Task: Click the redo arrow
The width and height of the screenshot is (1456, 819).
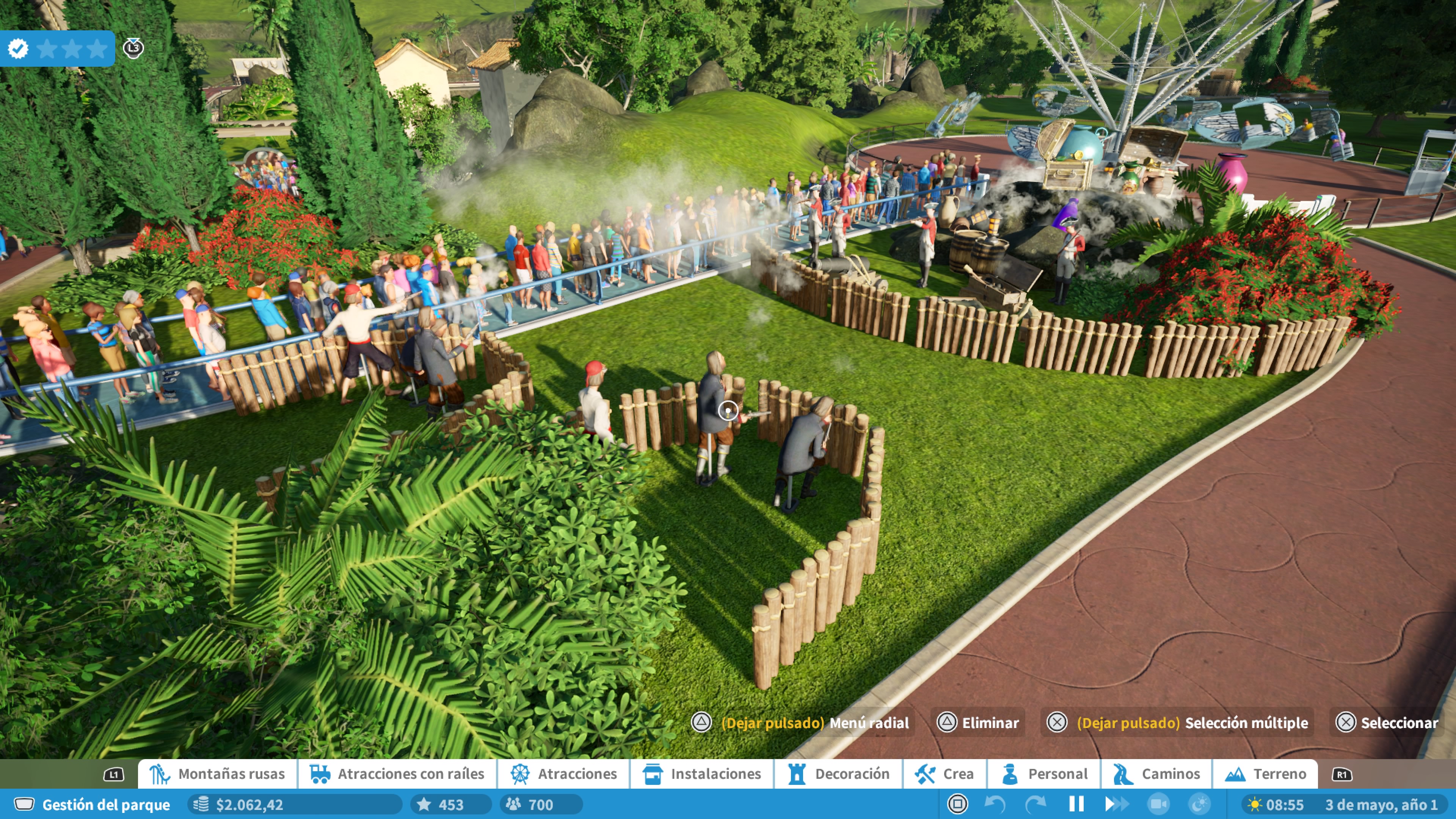Action: [x=1036, y=804]
